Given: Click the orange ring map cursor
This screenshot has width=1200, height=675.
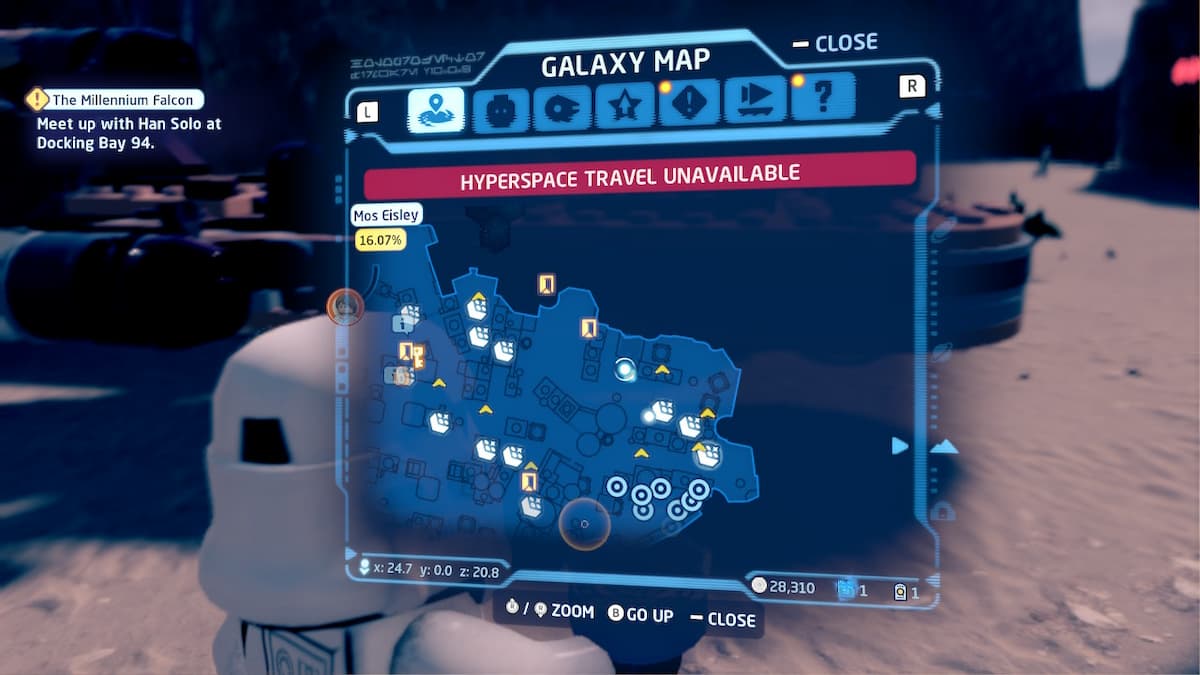Looking at the screenshot, I should 584,523.
